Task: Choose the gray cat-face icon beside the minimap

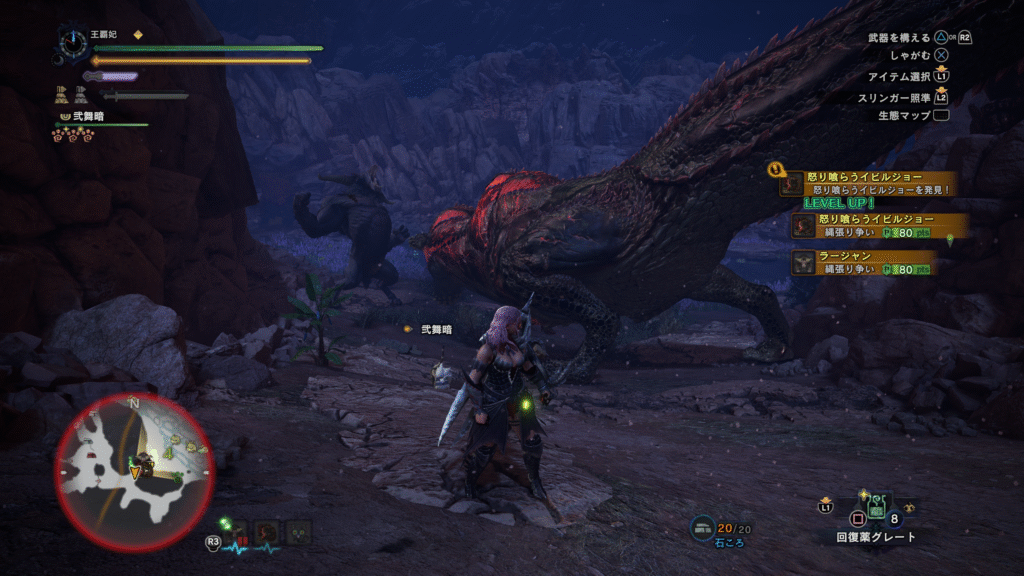Action: pos(298,532)
